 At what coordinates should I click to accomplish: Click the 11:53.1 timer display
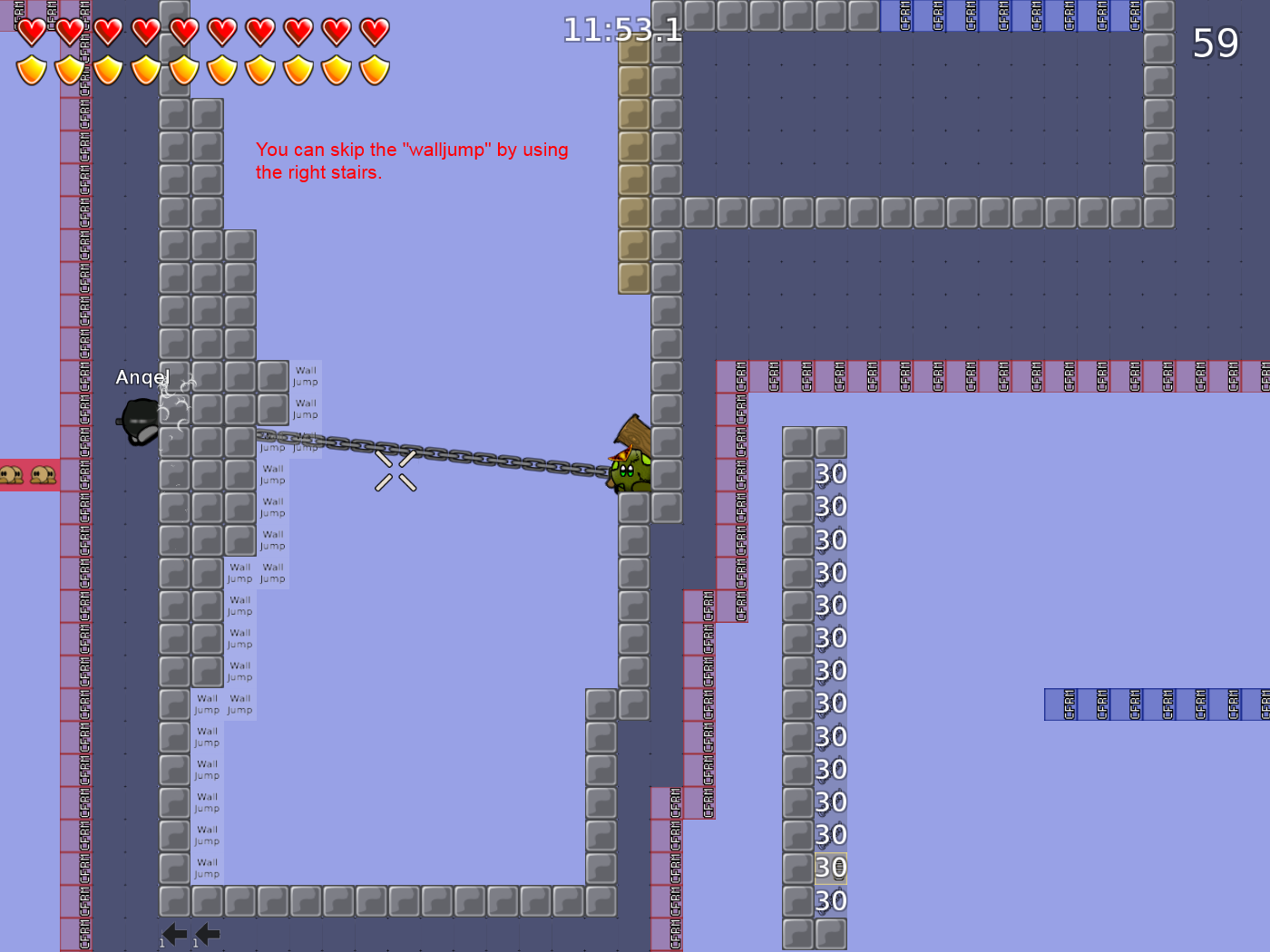coord(622,30)
